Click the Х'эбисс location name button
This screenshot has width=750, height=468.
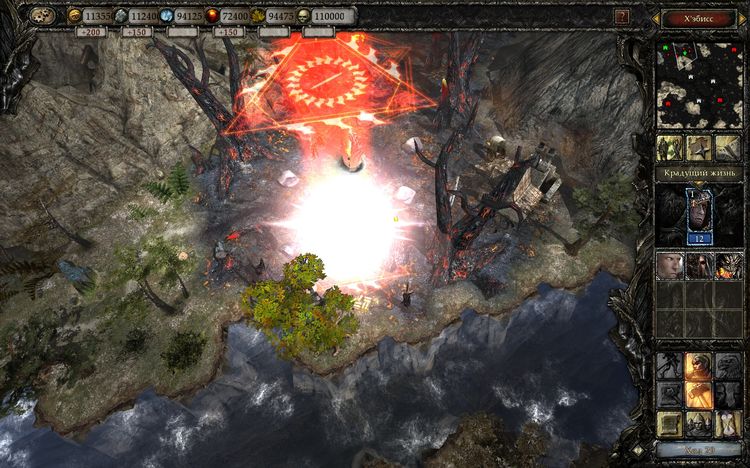tap(698, 17)
